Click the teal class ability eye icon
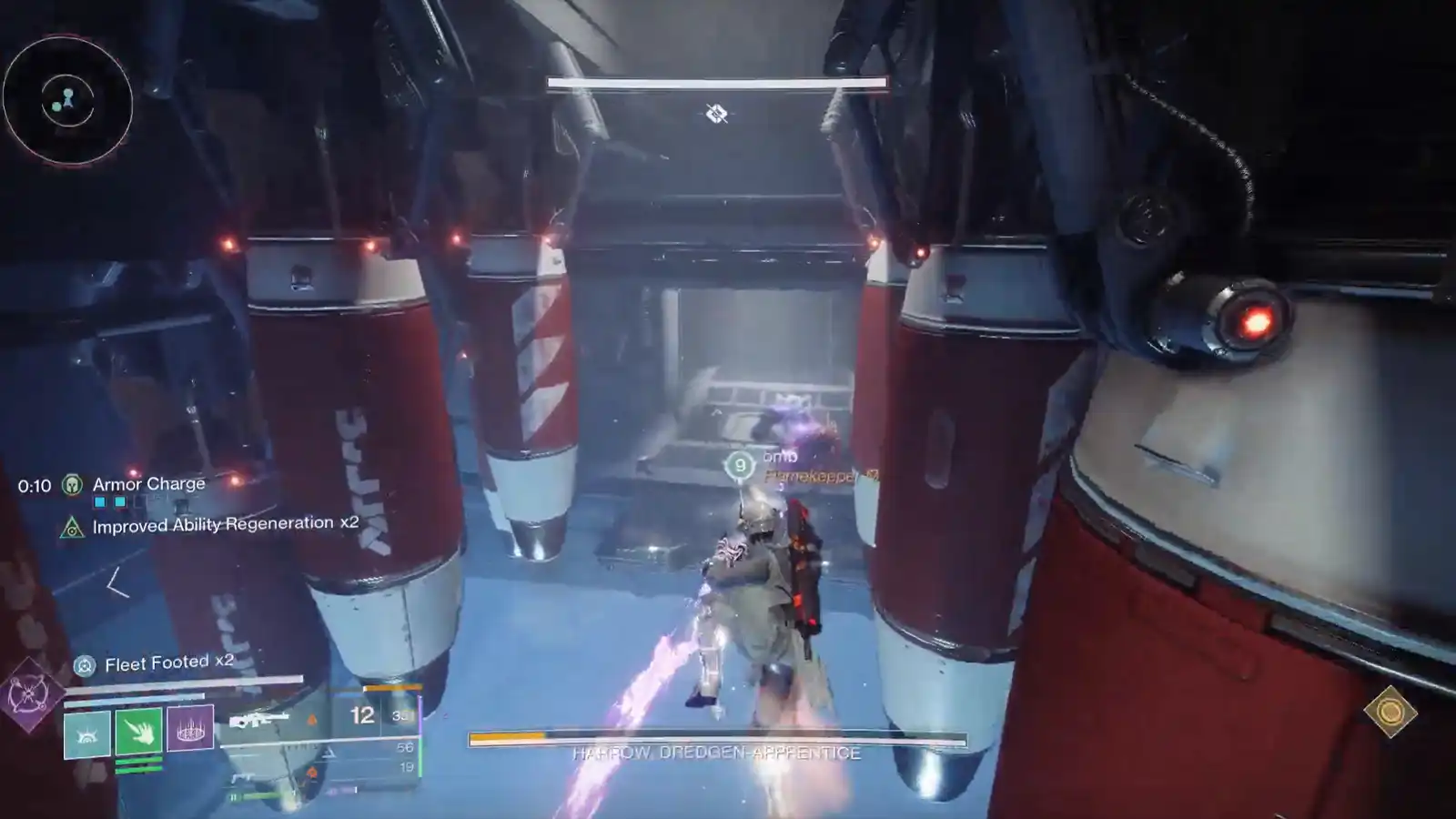This screenshot has width=1456, height=819. point(86,733)
